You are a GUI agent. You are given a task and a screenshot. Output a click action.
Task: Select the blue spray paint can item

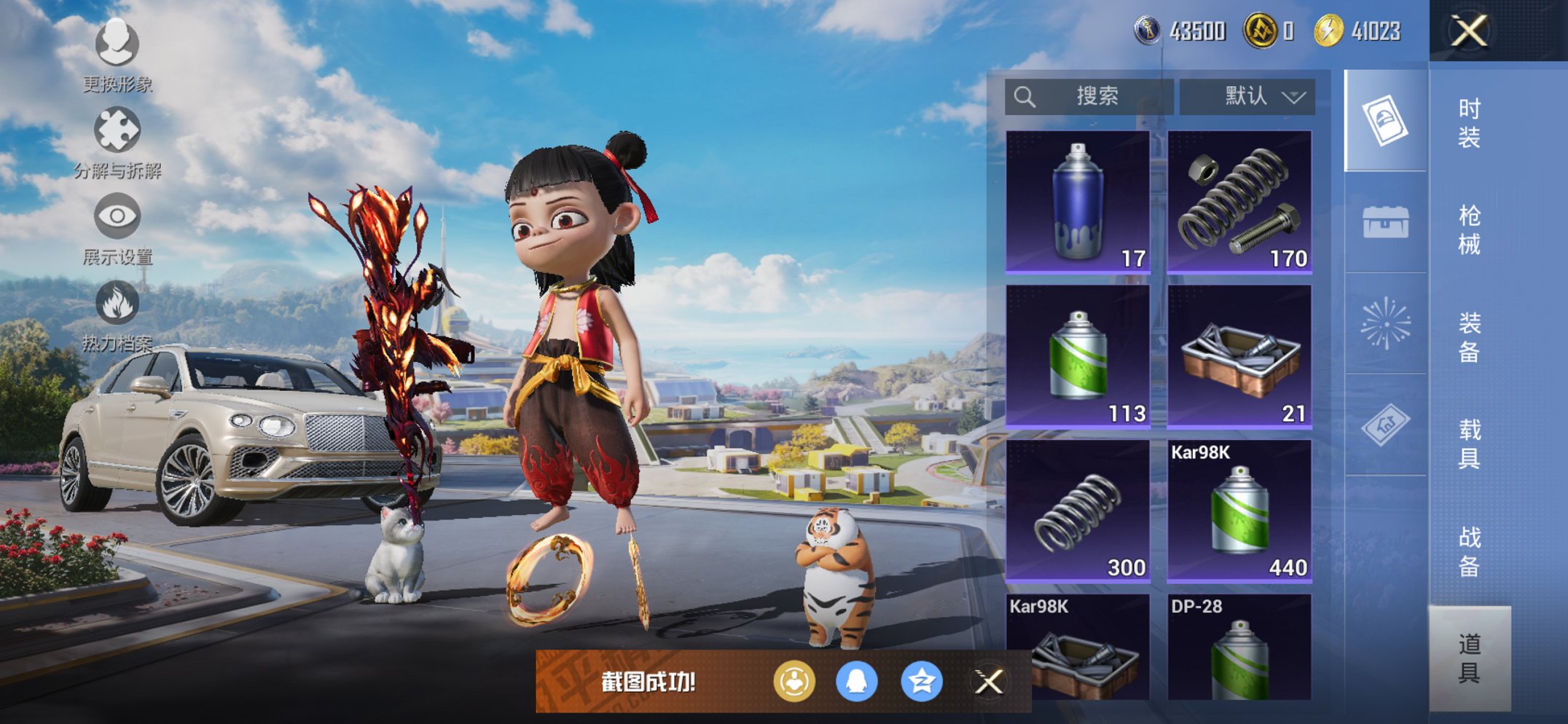(1078, 202)
